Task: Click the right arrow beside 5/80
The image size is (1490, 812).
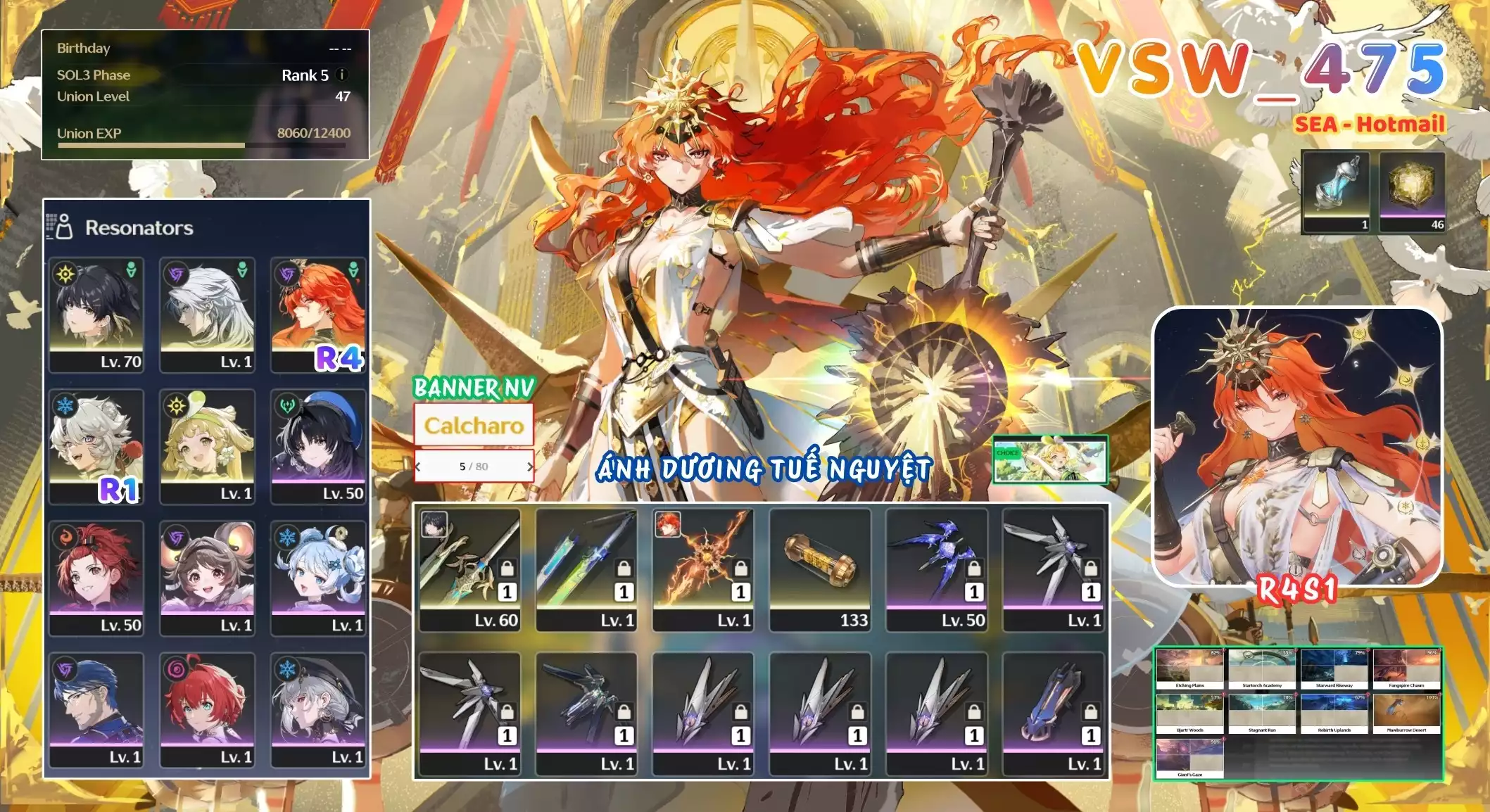Action: tap(531, 468)
